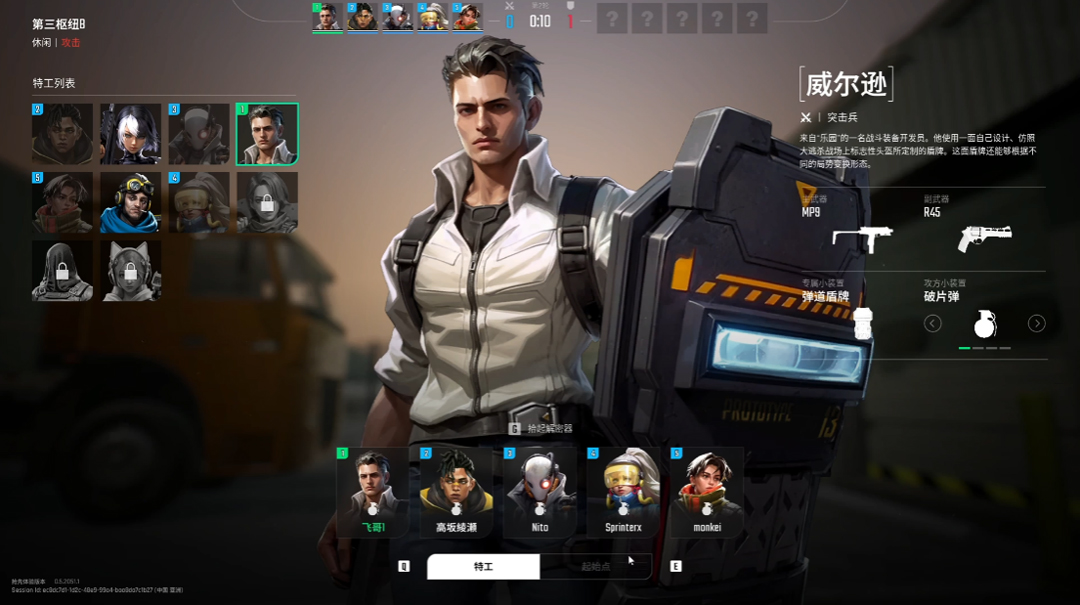1080x605 pixels.
Task: Show next attacker gadget with right arrow
Action: [x=1037, y=323]
